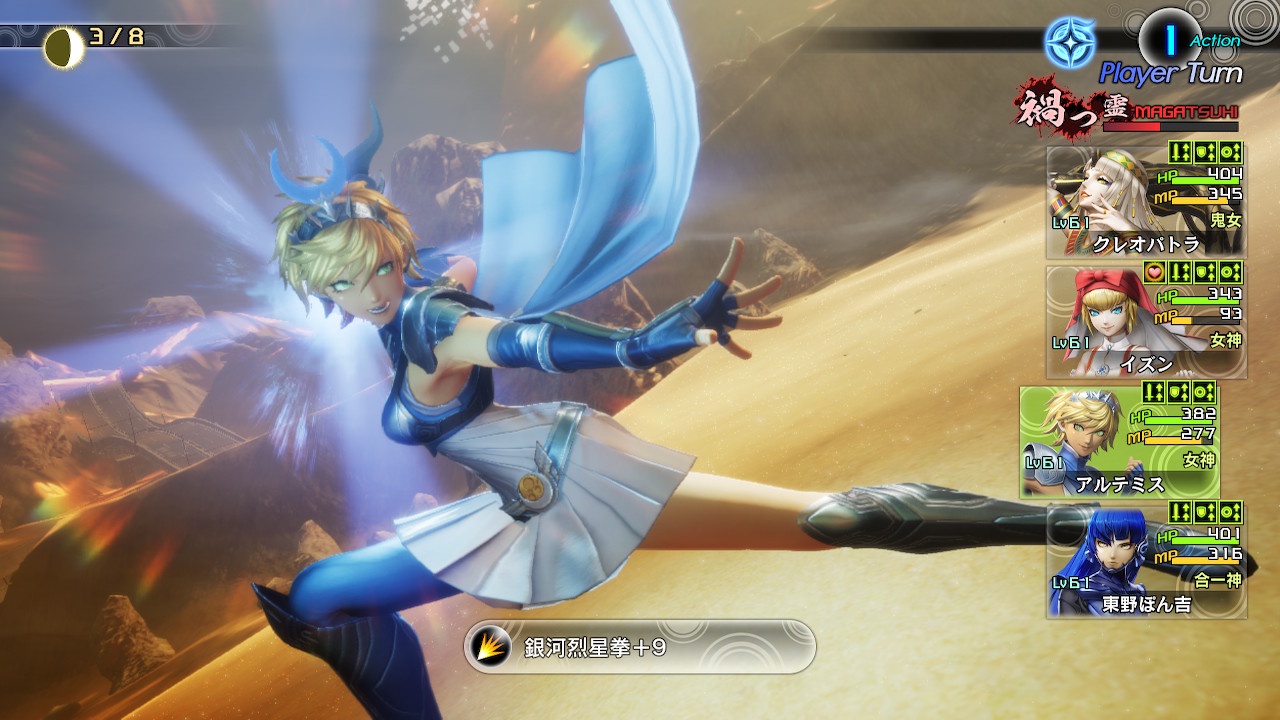The image size is (1280, 720).
Task: Select the highlighted Artemis party panel
Action: click(1119, 442)
